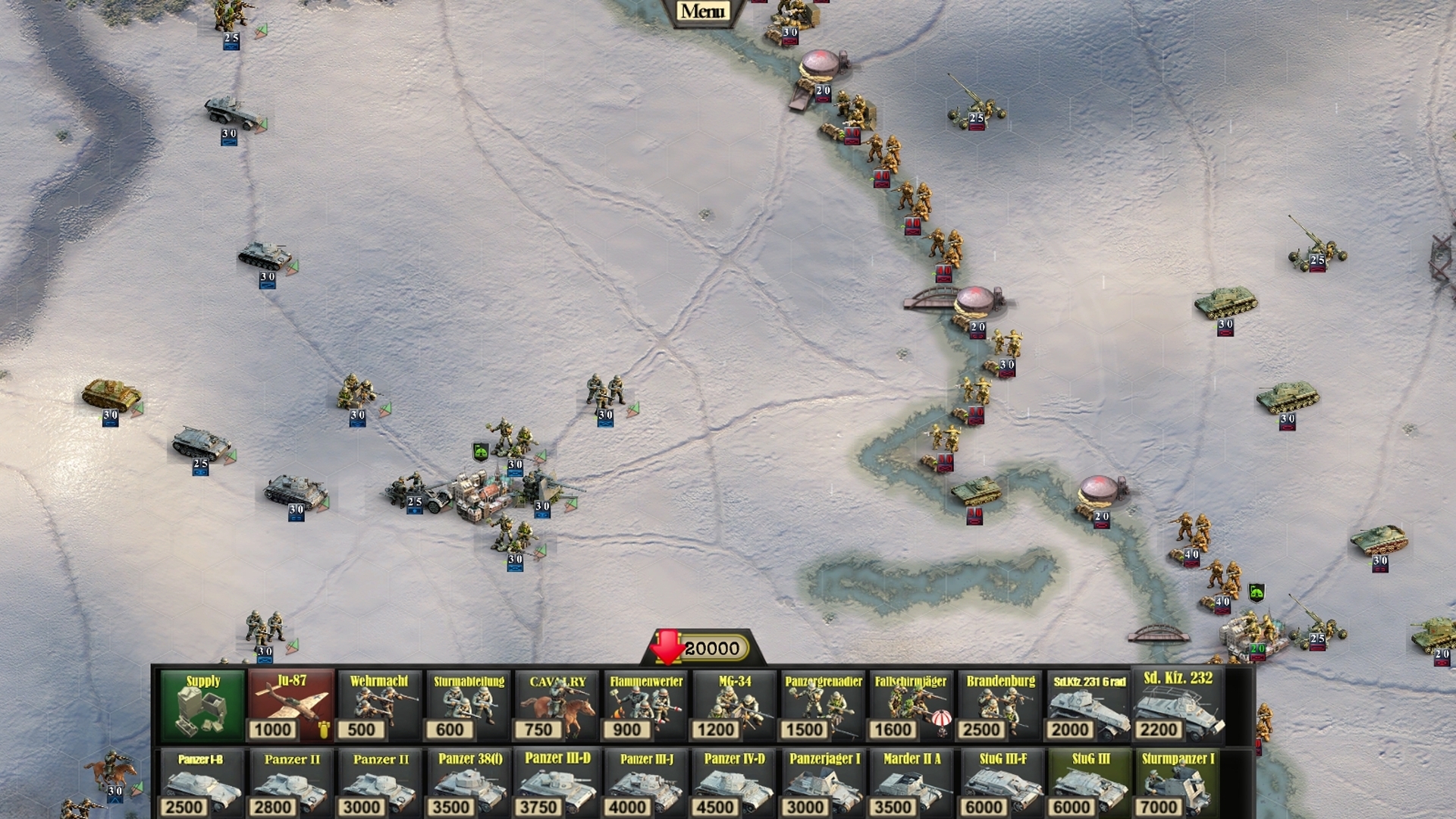Choose the Panzer I-B tank

(201, 783)
